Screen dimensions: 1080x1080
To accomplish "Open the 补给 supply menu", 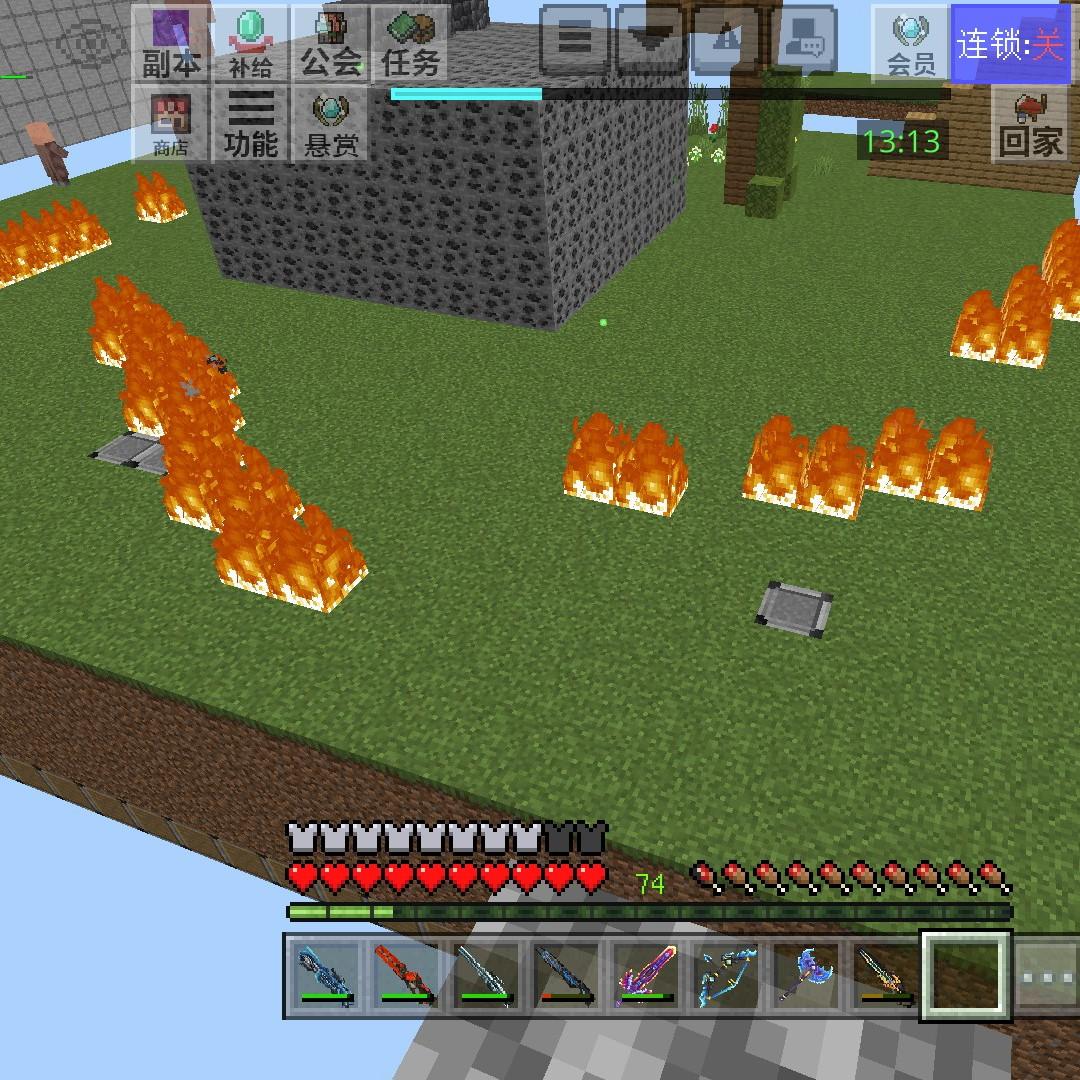I will click(250, 43).
